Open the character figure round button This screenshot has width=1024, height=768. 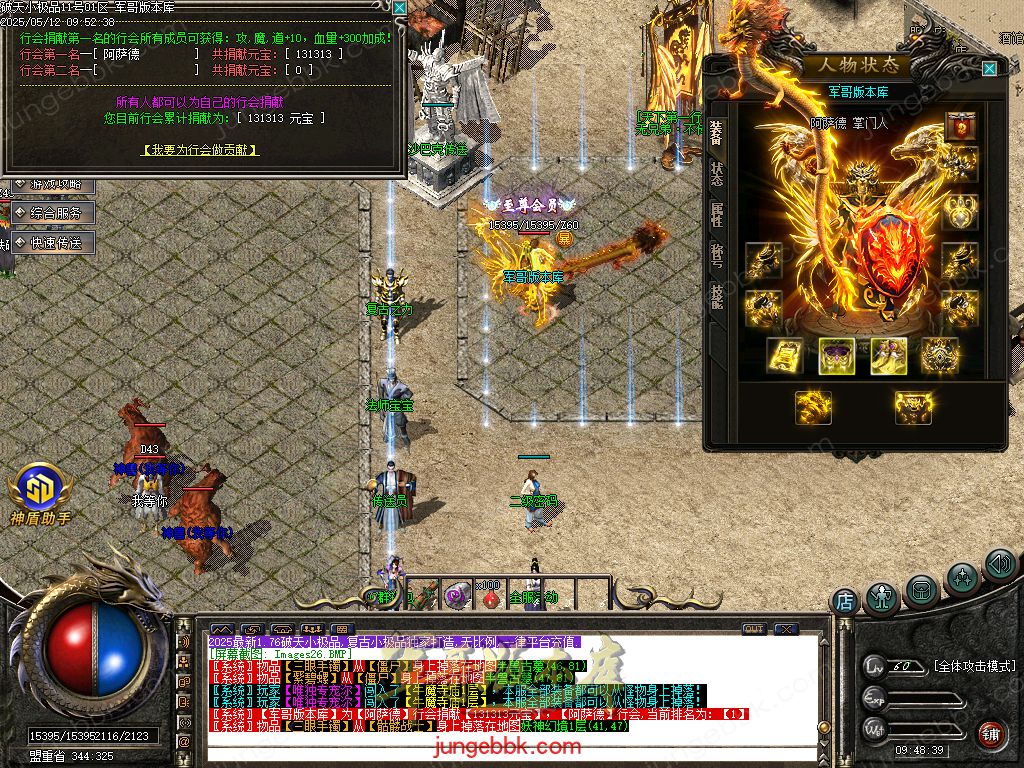pyautogui.click(x=882, y=597)
